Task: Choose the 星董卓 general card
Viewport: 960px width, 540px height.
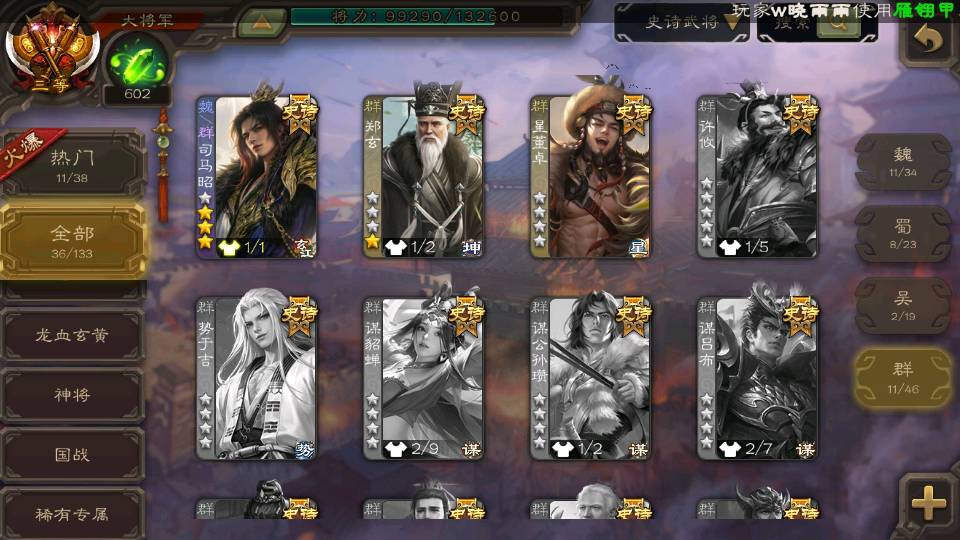Action: (591, 177)
